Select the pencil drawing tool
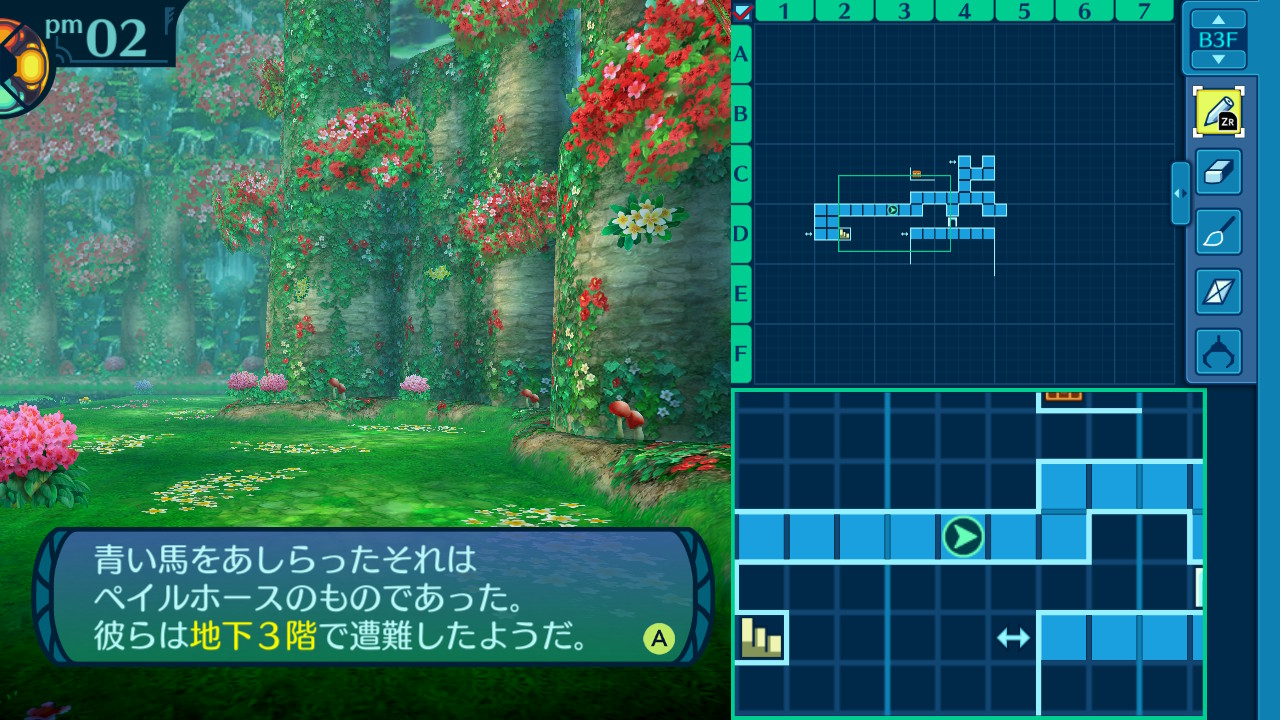1280x720 pixels. 1218,112
